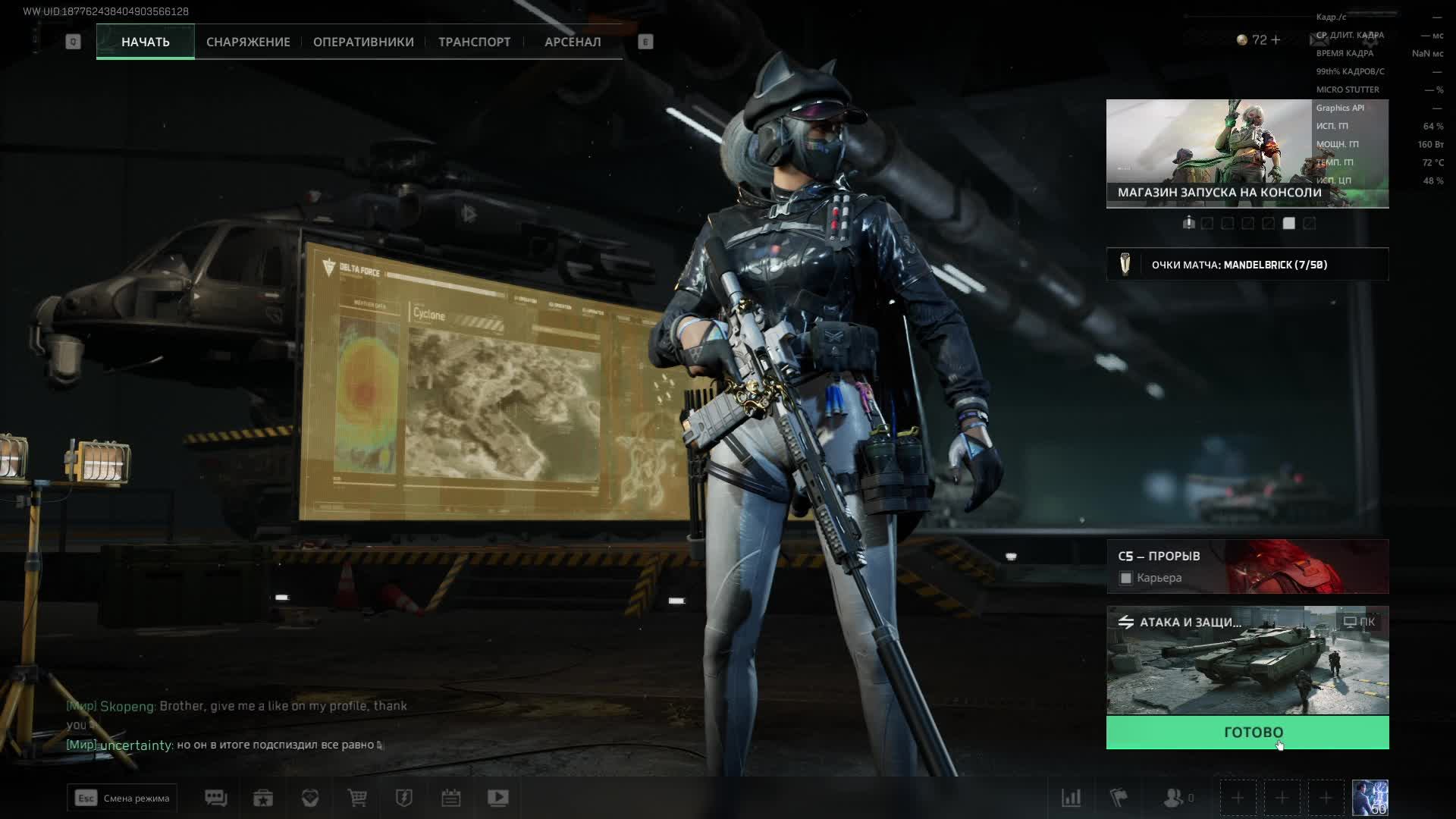Open the player profile avatar

coord(1370,798)
